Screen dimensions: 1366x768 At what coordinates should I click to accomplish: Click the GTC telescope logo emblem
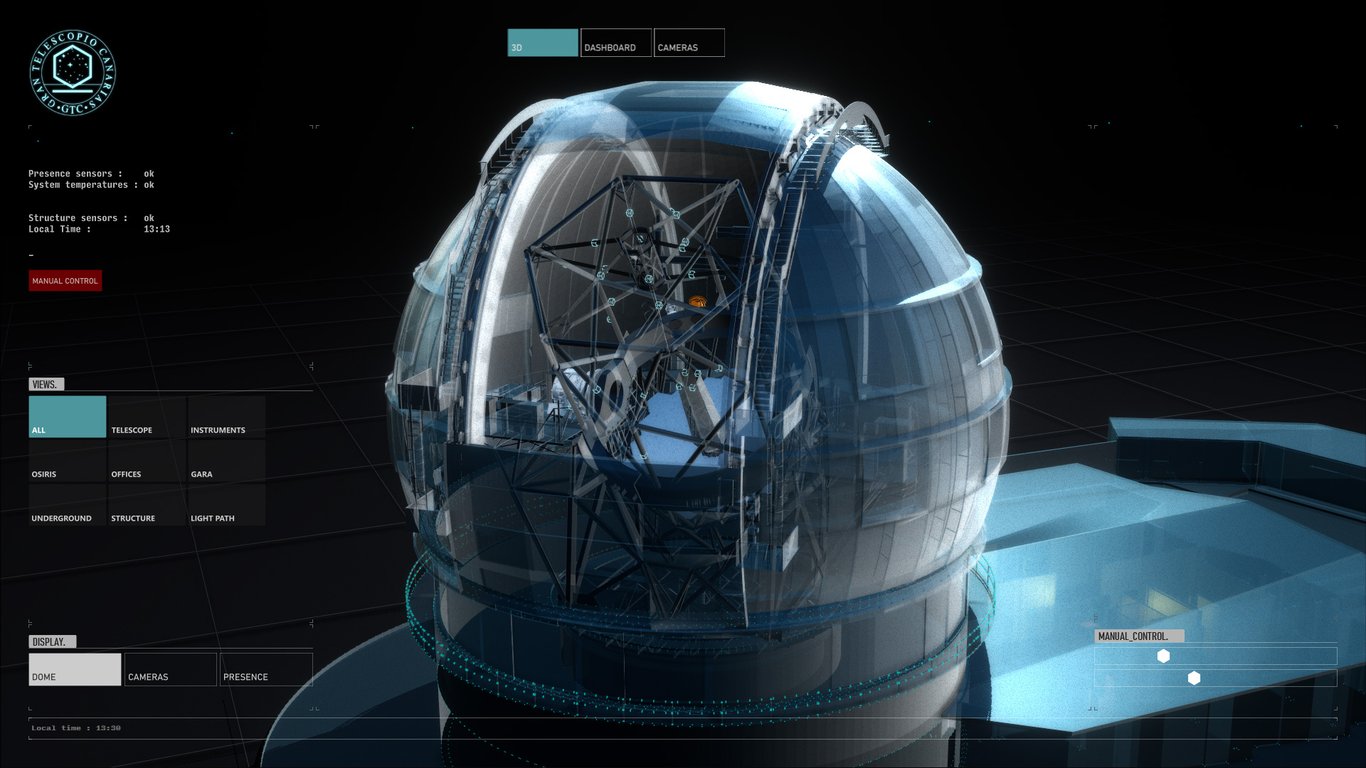point(71,74)
